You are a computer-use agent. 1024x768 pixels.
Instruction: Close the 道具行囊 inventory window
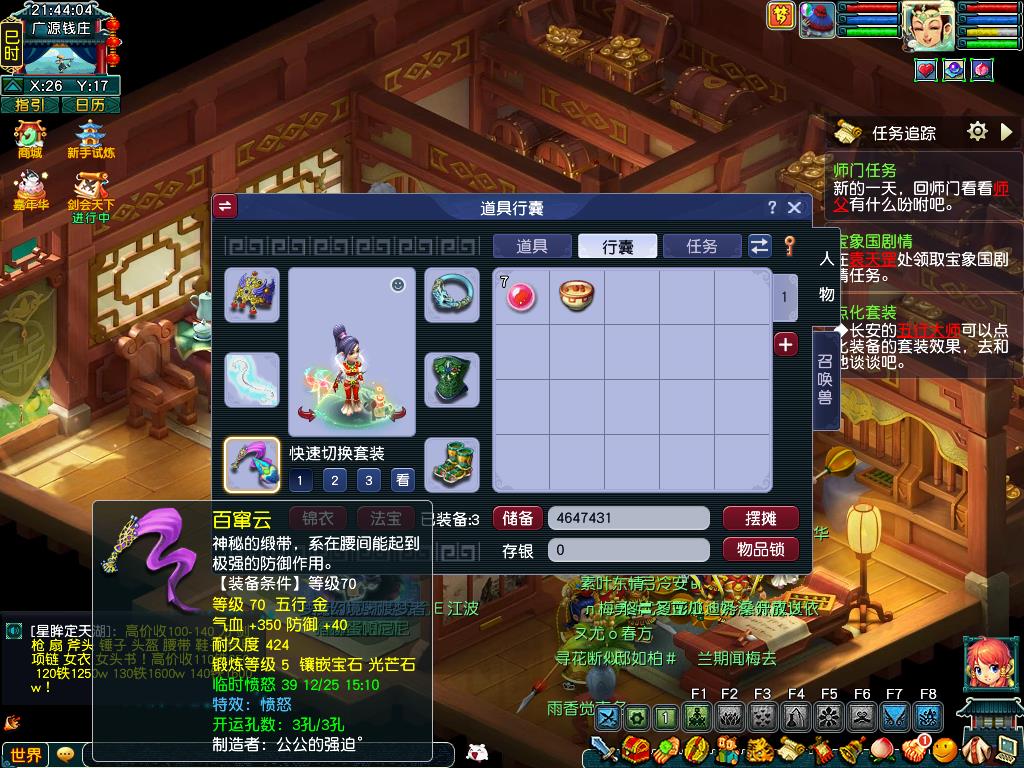pyautogui.click(x=794, y=207)
